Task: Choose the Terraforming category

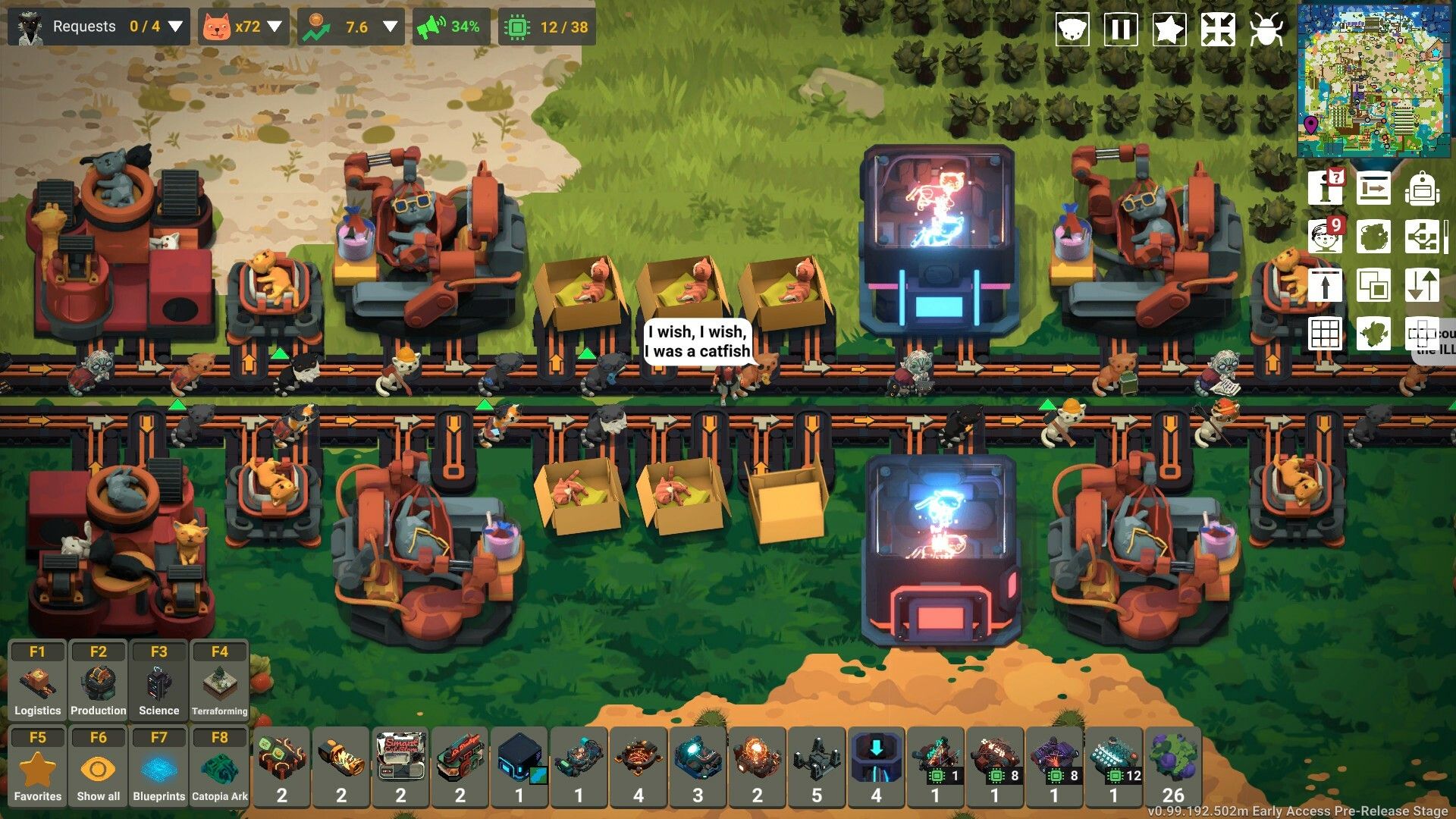Action: click(220, 681)
